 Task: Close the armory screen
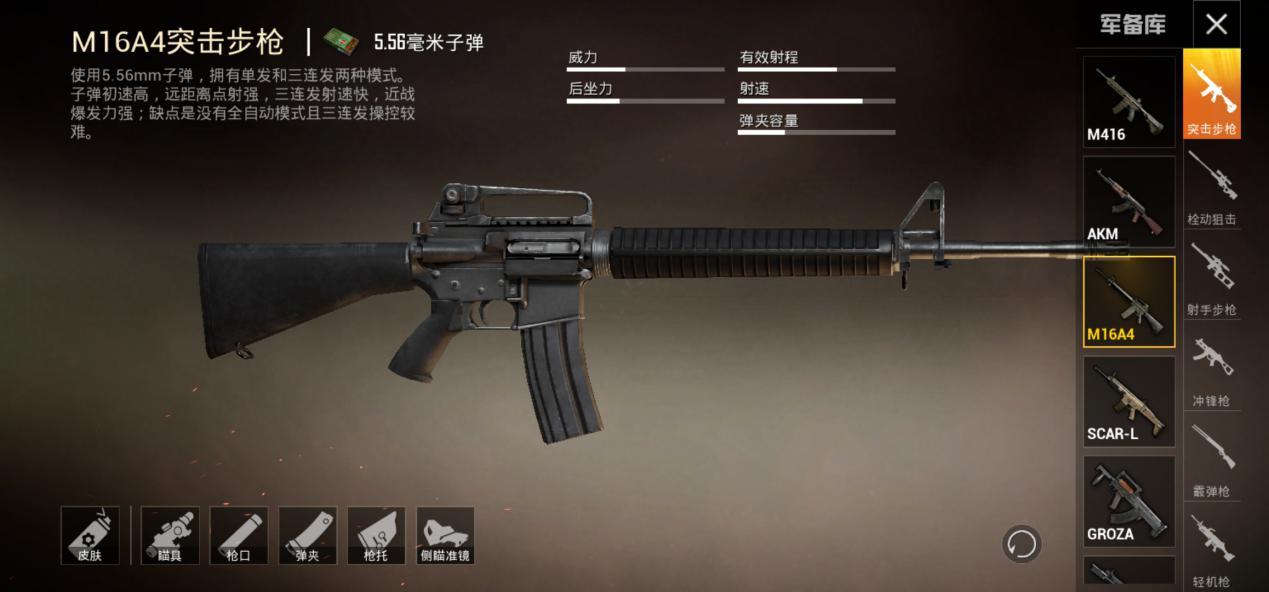coord(1216,25)
